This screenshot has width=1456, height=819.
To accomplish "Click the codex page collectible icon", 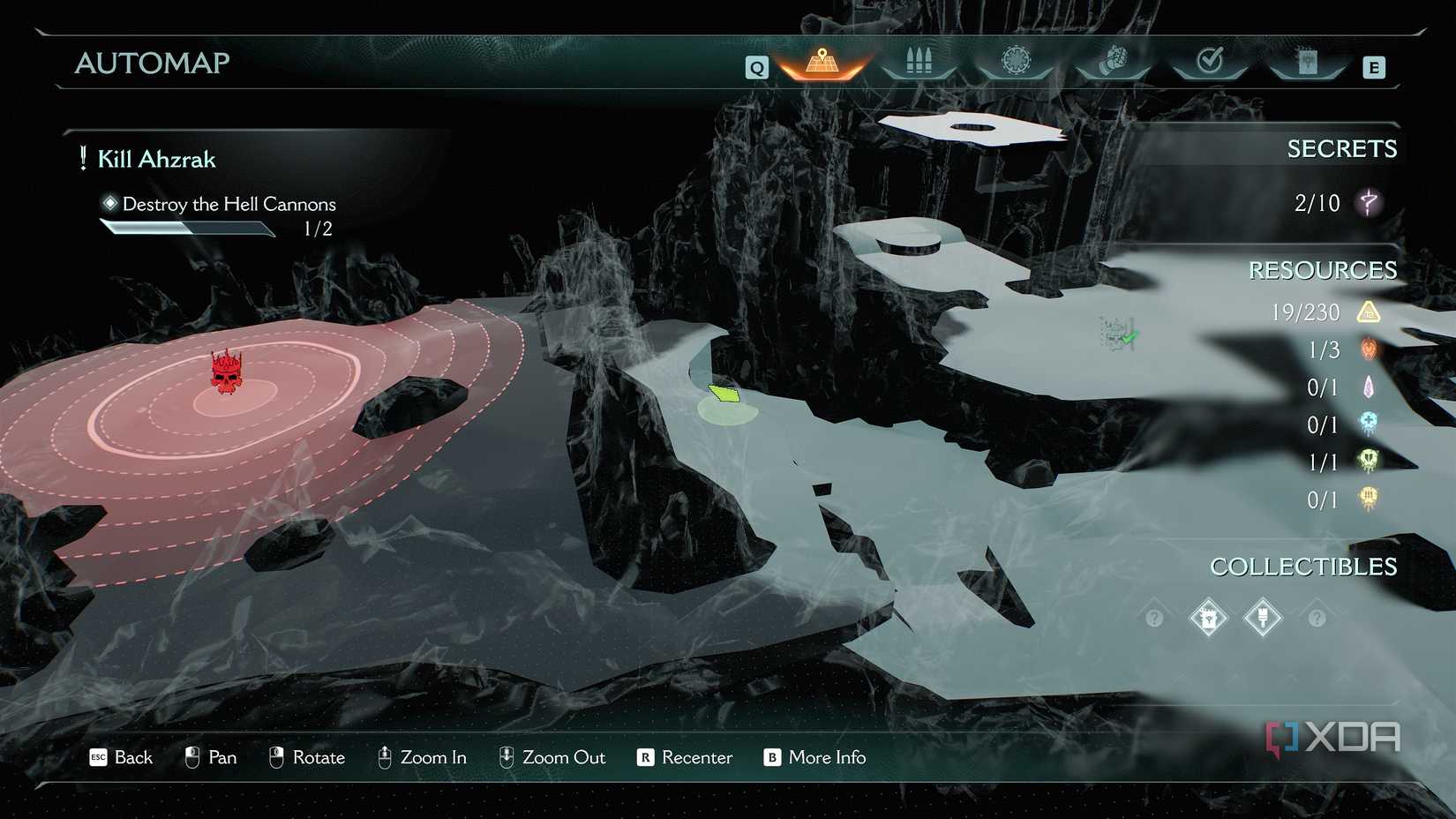I will (x=1263, y=618).
